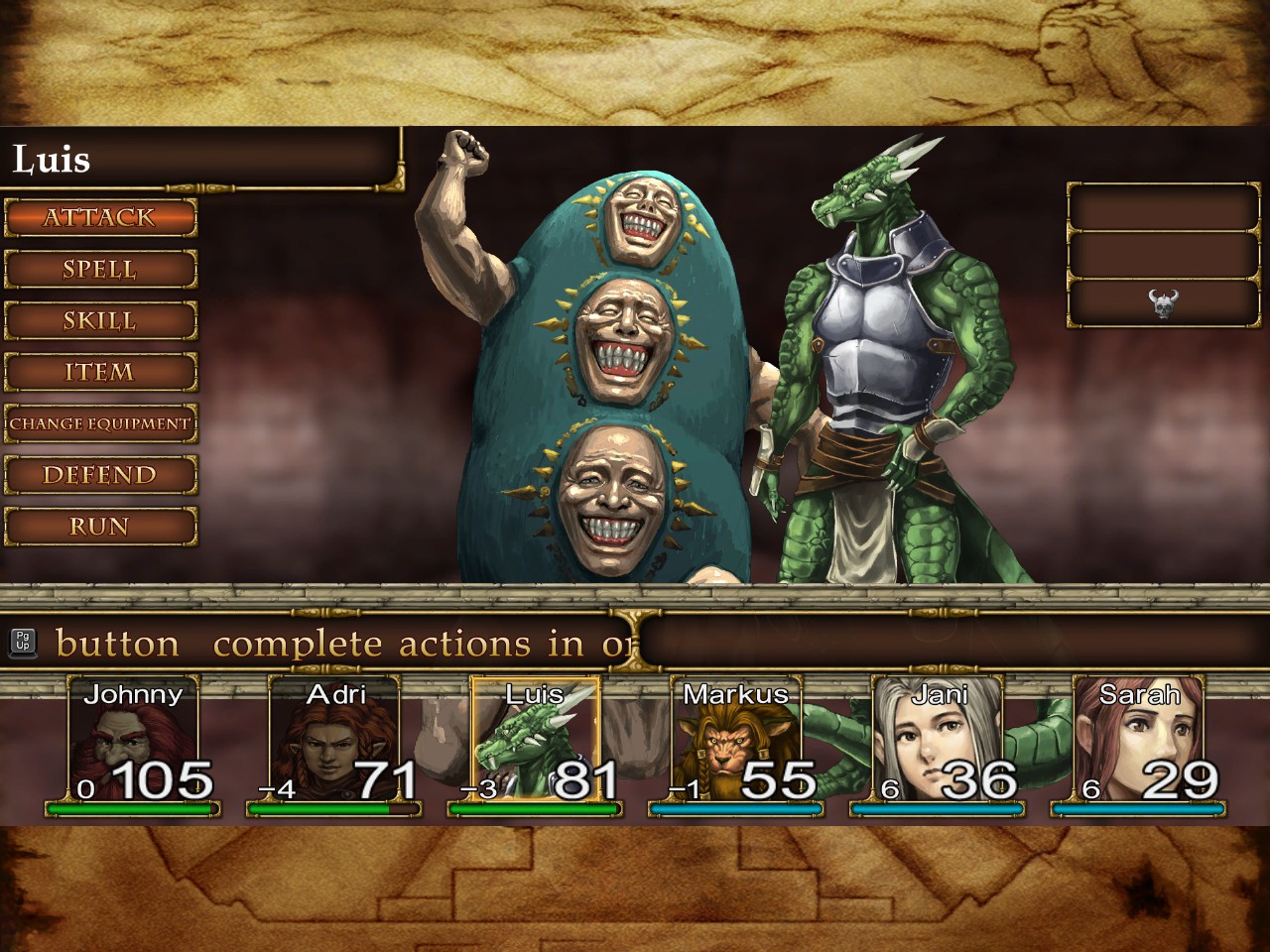The width and height of the screenshot is (1270, 952).
Task: Select the Skill command
Action: 100,321
